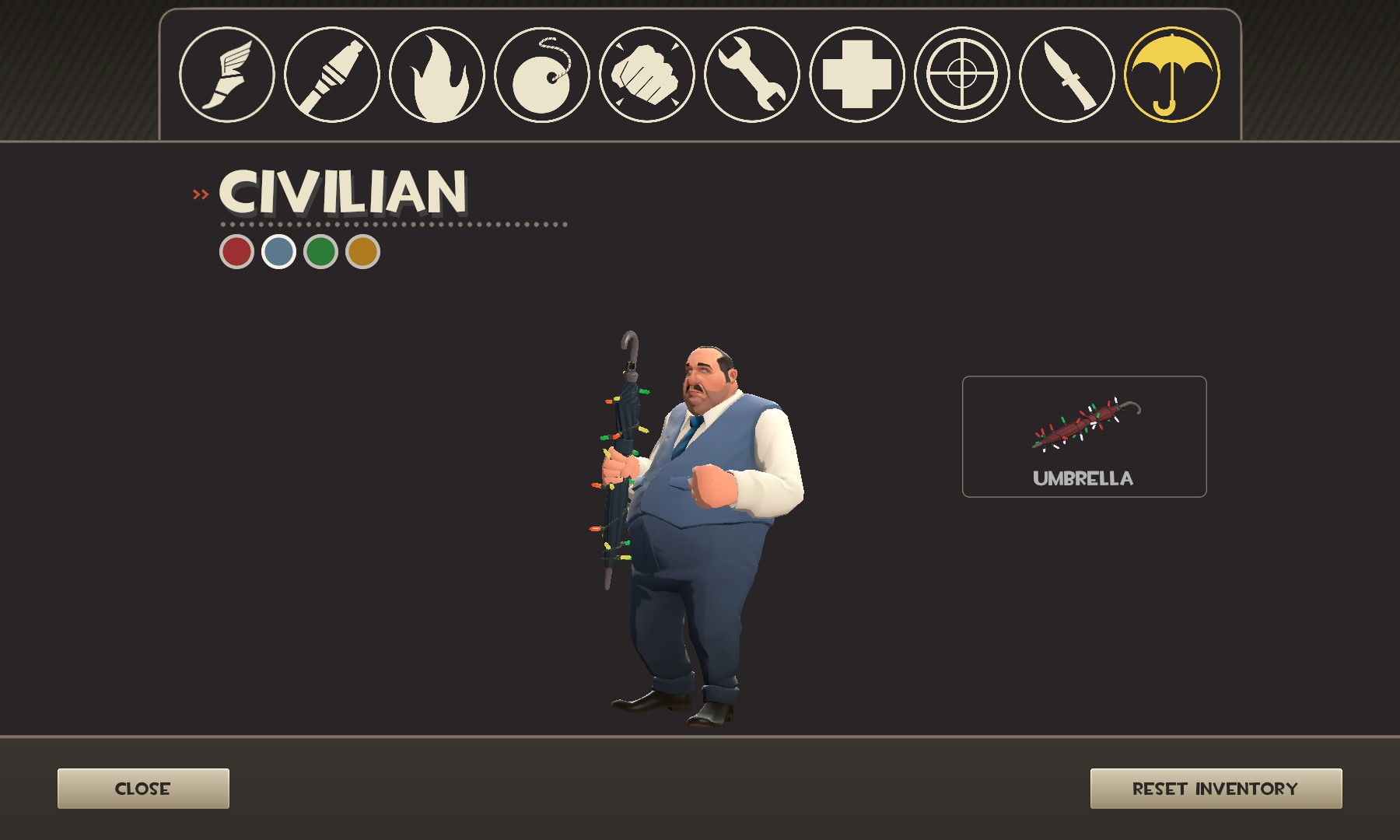
Task: Click the Close button
Action: 143,788
